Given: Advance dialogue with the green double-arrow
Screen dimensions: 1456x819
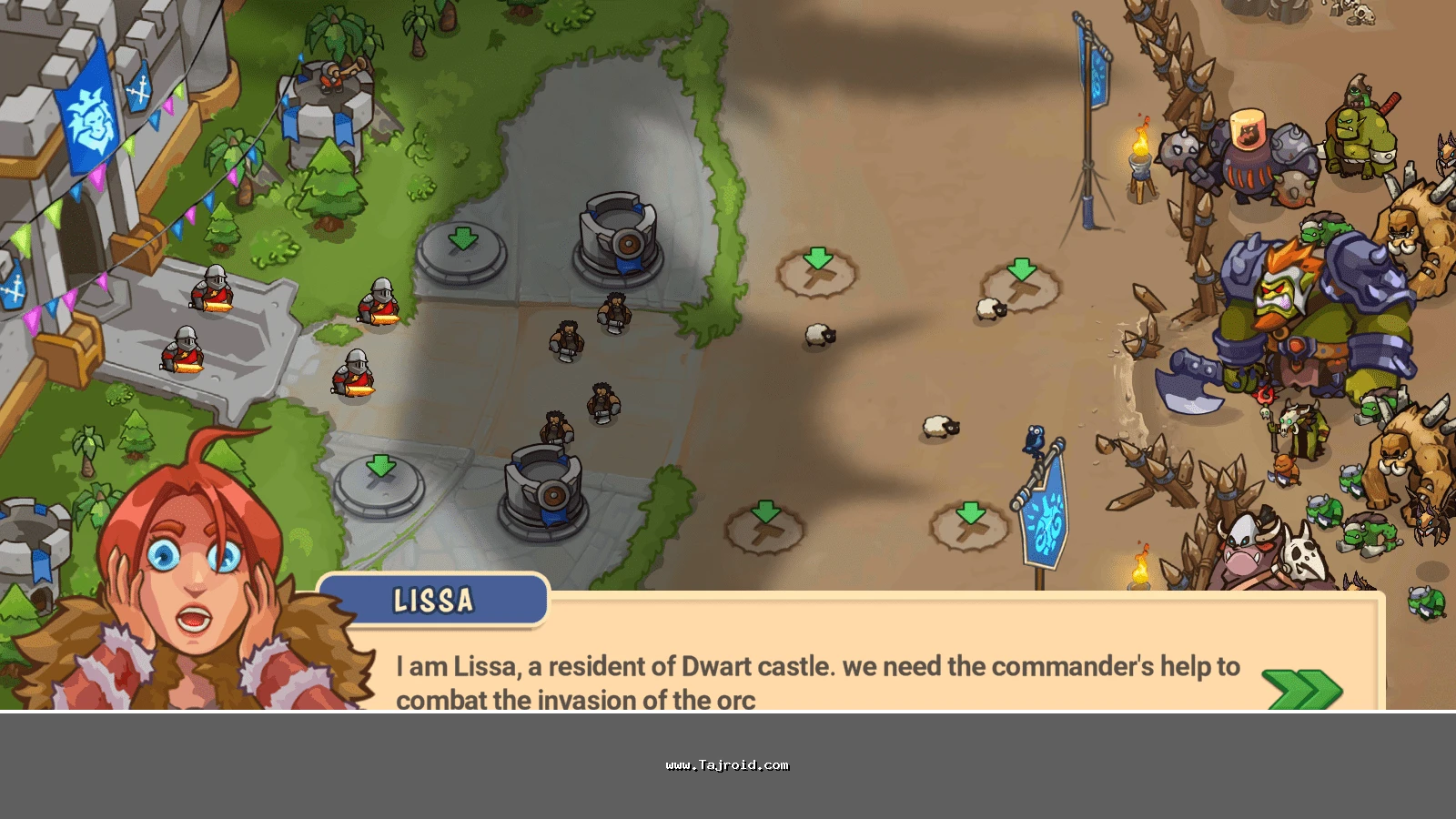Looking at the screenshot, I should pyautogui.click(x=1303, y=689).
